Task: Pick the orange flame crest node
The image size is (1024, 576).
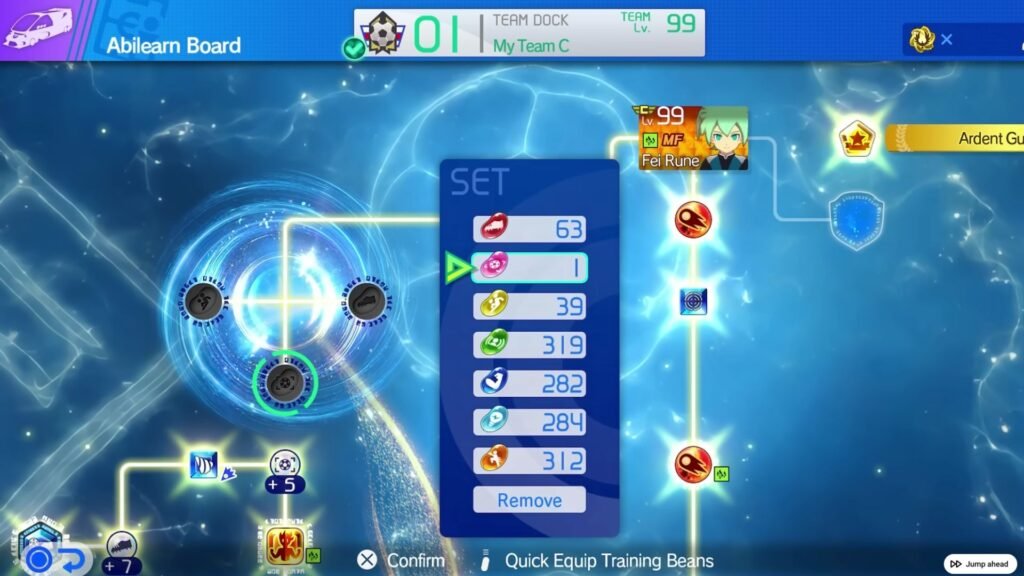Action: (284, 545)
